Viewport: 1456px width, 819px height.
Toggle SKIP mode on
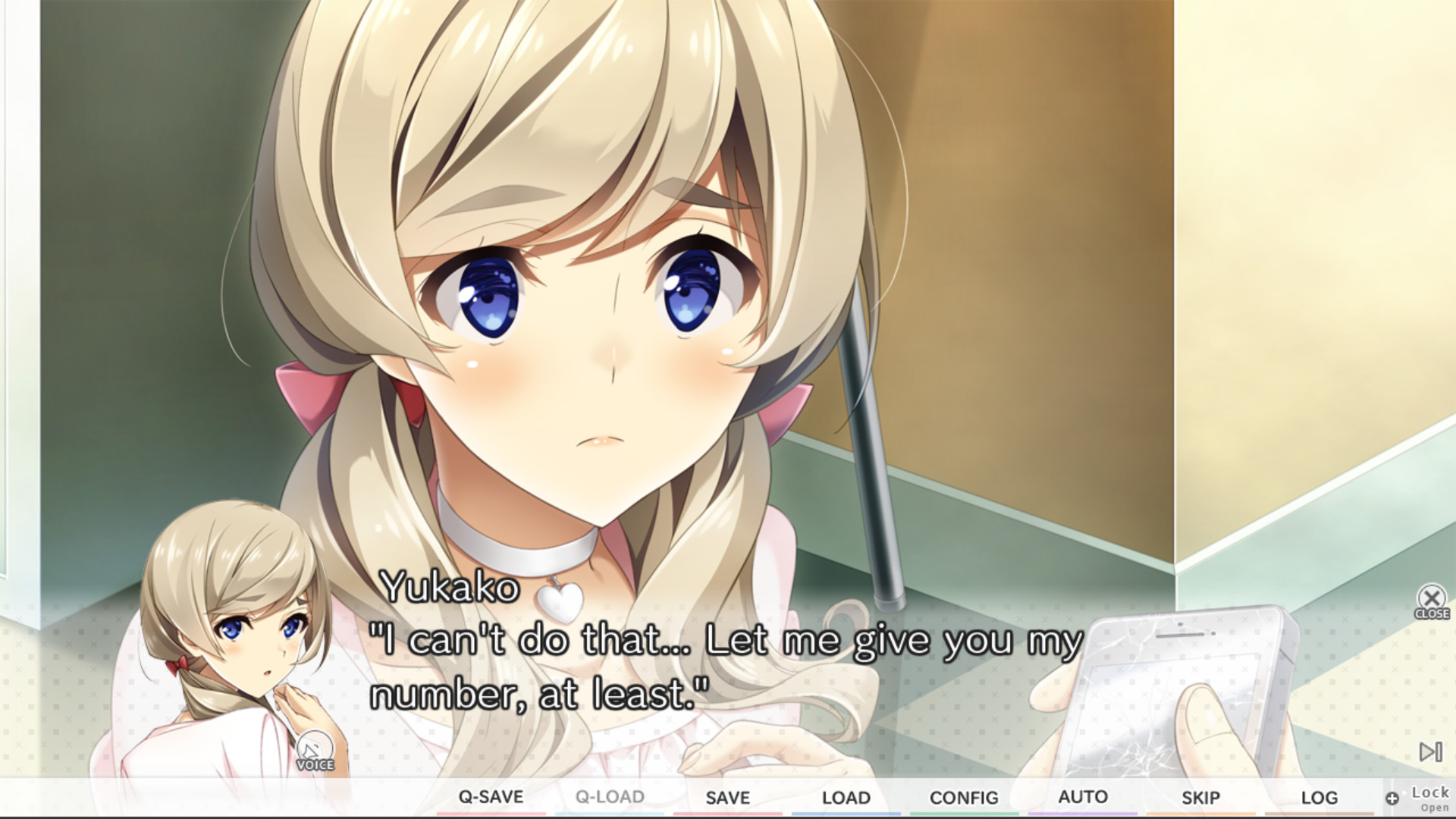point(1202,797)
